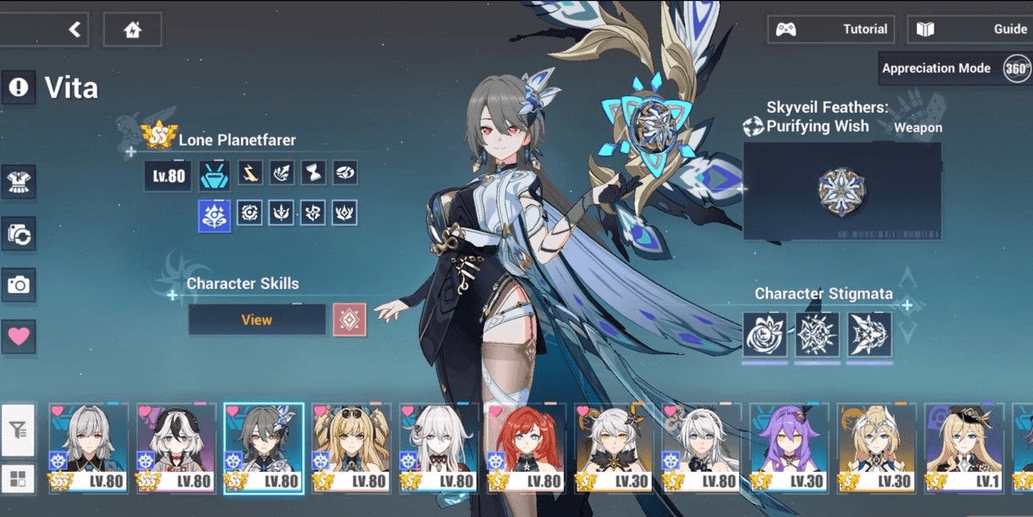
Task: Open the outfit wardrobe icon
Action: click(x=19, y=182)
